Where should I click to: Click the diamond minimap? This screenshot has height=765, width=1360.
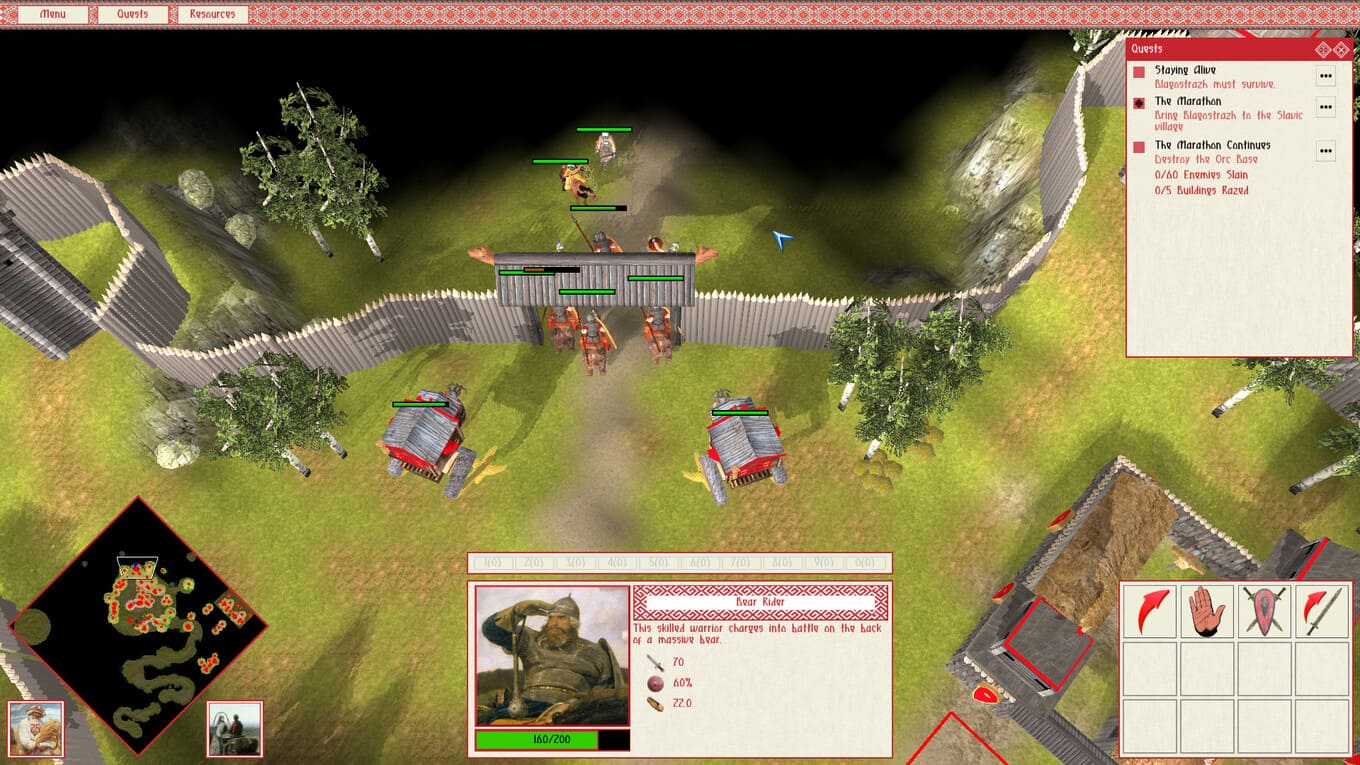(x=139, y=624)
